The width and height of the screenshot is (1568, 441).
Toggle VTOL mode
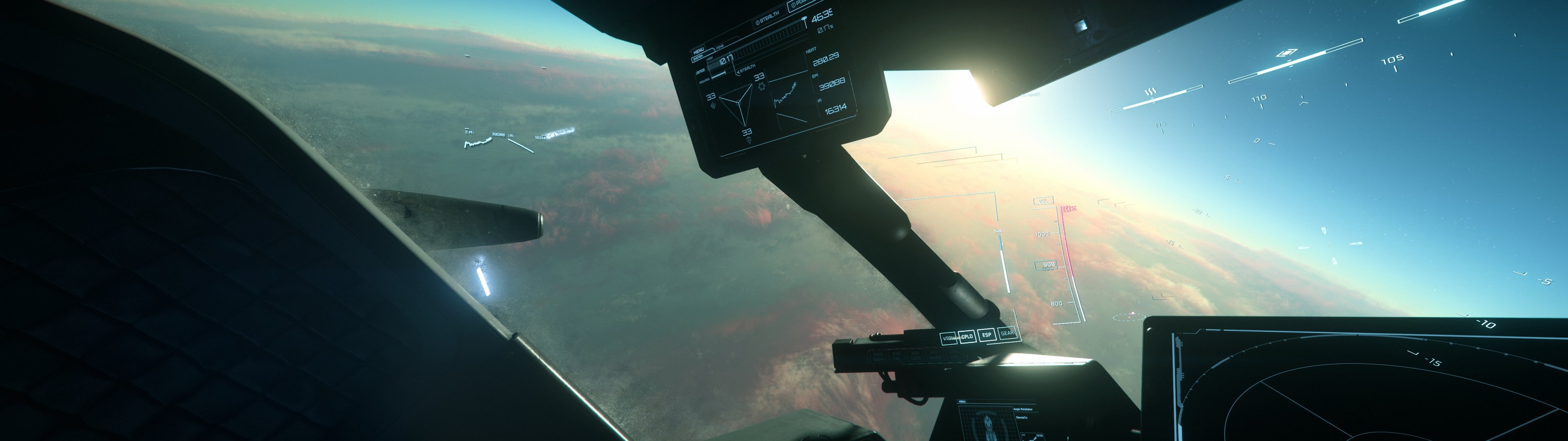click(x=948, y=338)
